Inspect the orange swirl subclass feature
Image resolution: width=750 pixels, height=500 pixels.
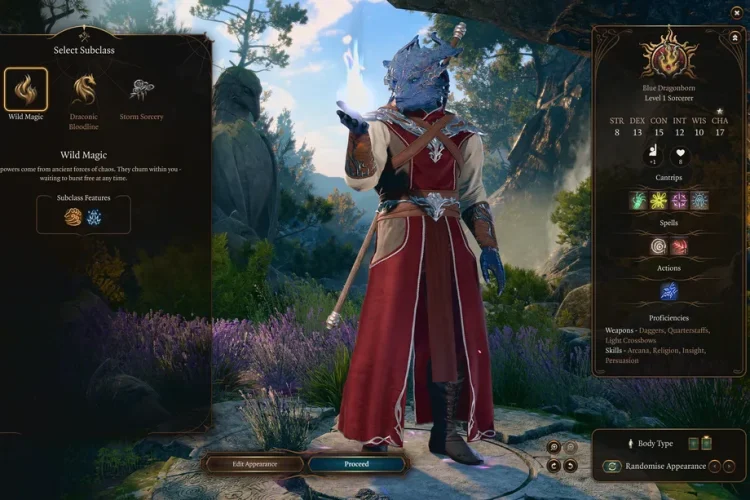tap(73, 216)
